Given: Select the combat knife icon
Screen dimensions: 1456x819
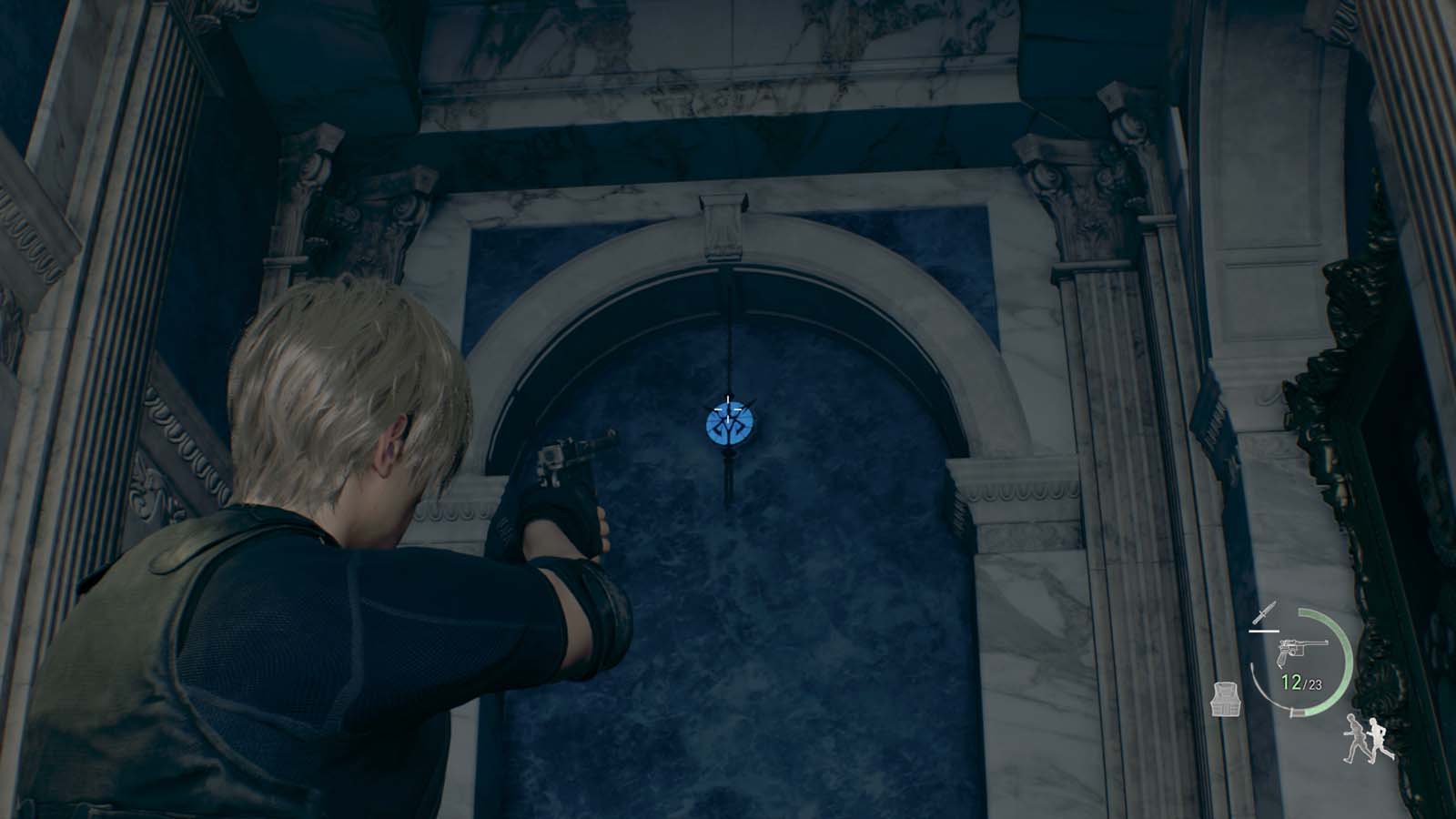Looking at the screenshot, I should pyautogui.click(x=1264, y=613).
